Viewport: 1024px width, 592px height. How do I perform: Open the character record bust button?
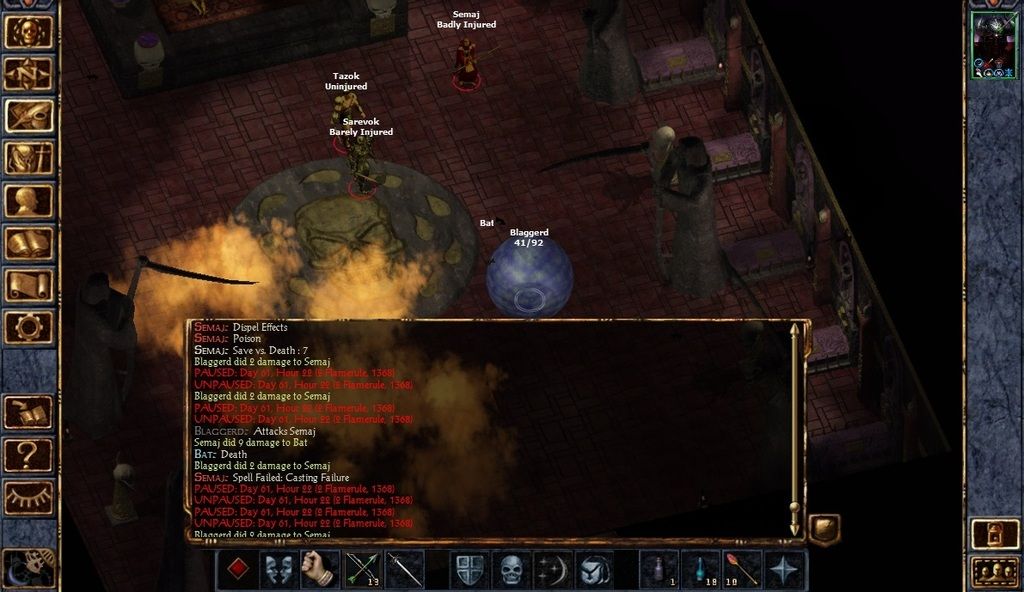tap(29, 200)
